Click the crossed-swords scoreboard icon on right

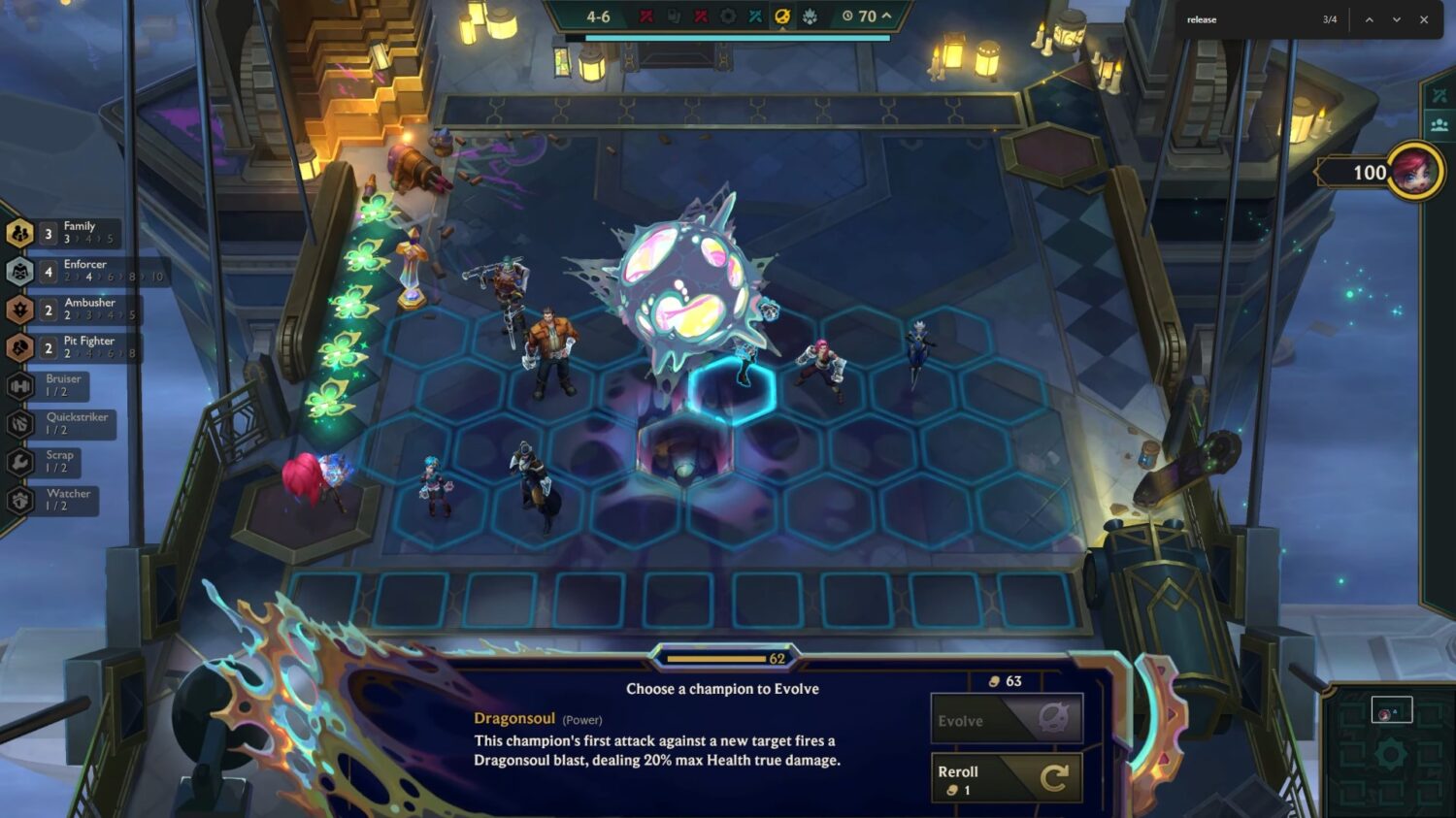pos(1438,95)
